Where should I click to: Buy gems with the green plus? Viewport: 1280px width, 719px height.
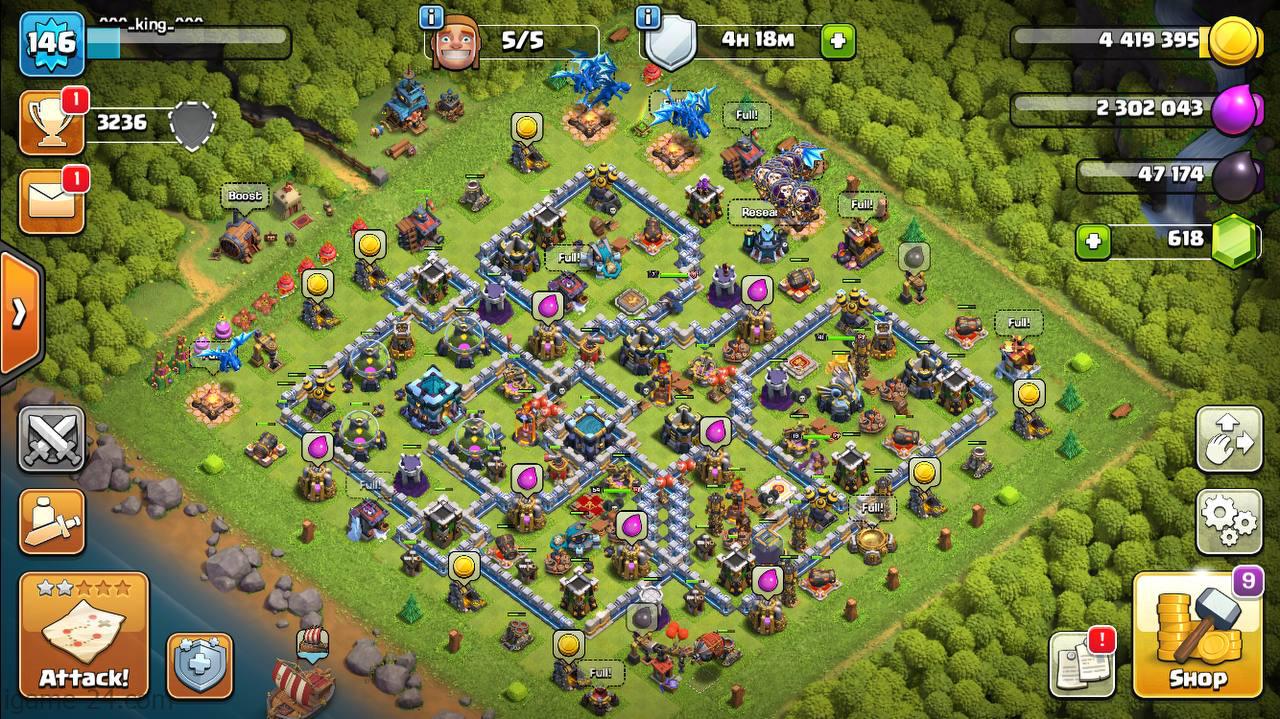[x=1093, y=241]
